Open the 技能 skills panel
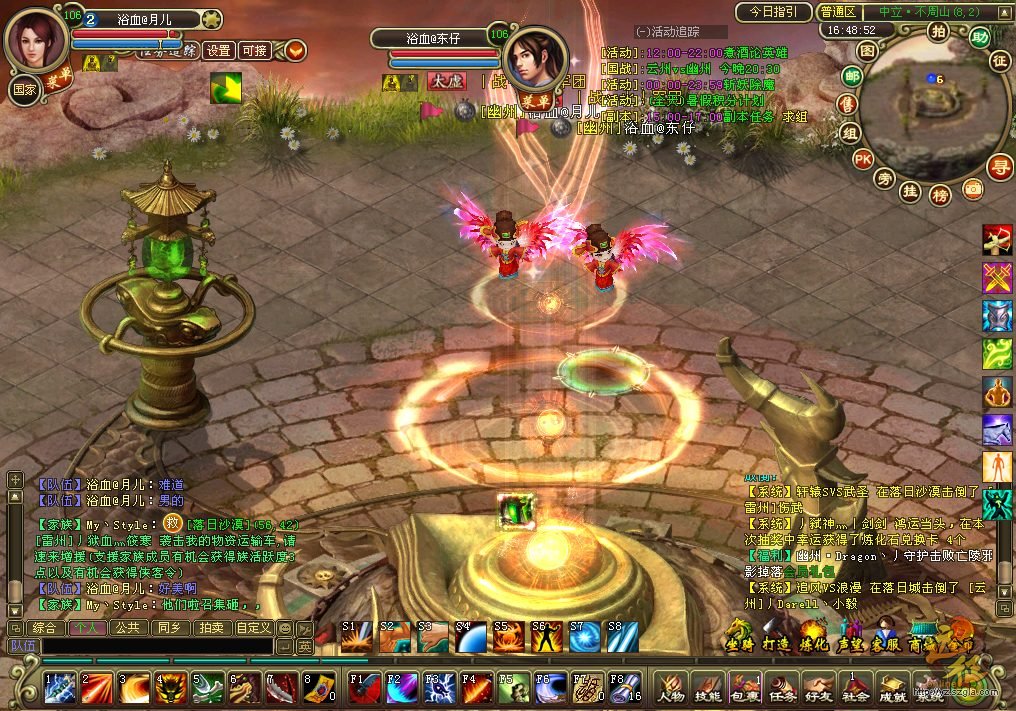This screenshot has width=1016, height=711. pyautogui.click(x=708, y=687)
